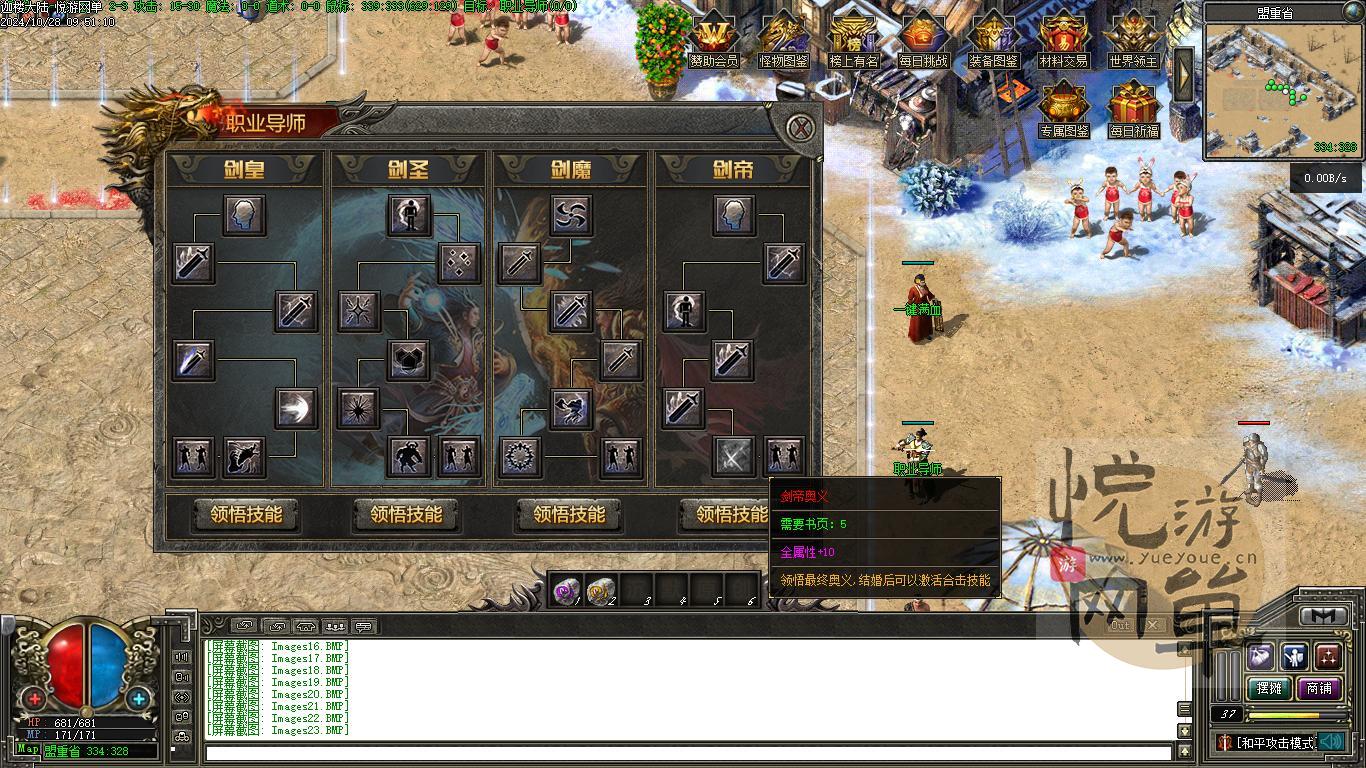
Task: Claim the 每日祈福 daily blessing gift
Action: 1133,108
